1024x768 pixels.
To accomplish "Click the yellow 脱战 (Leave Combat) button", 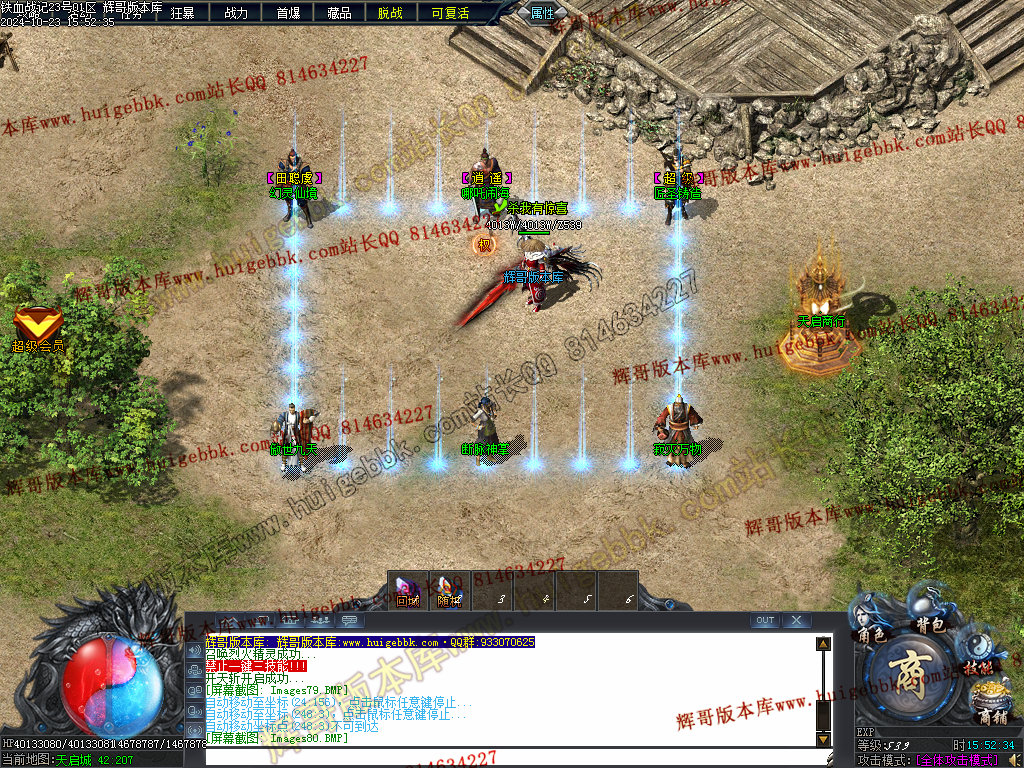I will point(391,13).
